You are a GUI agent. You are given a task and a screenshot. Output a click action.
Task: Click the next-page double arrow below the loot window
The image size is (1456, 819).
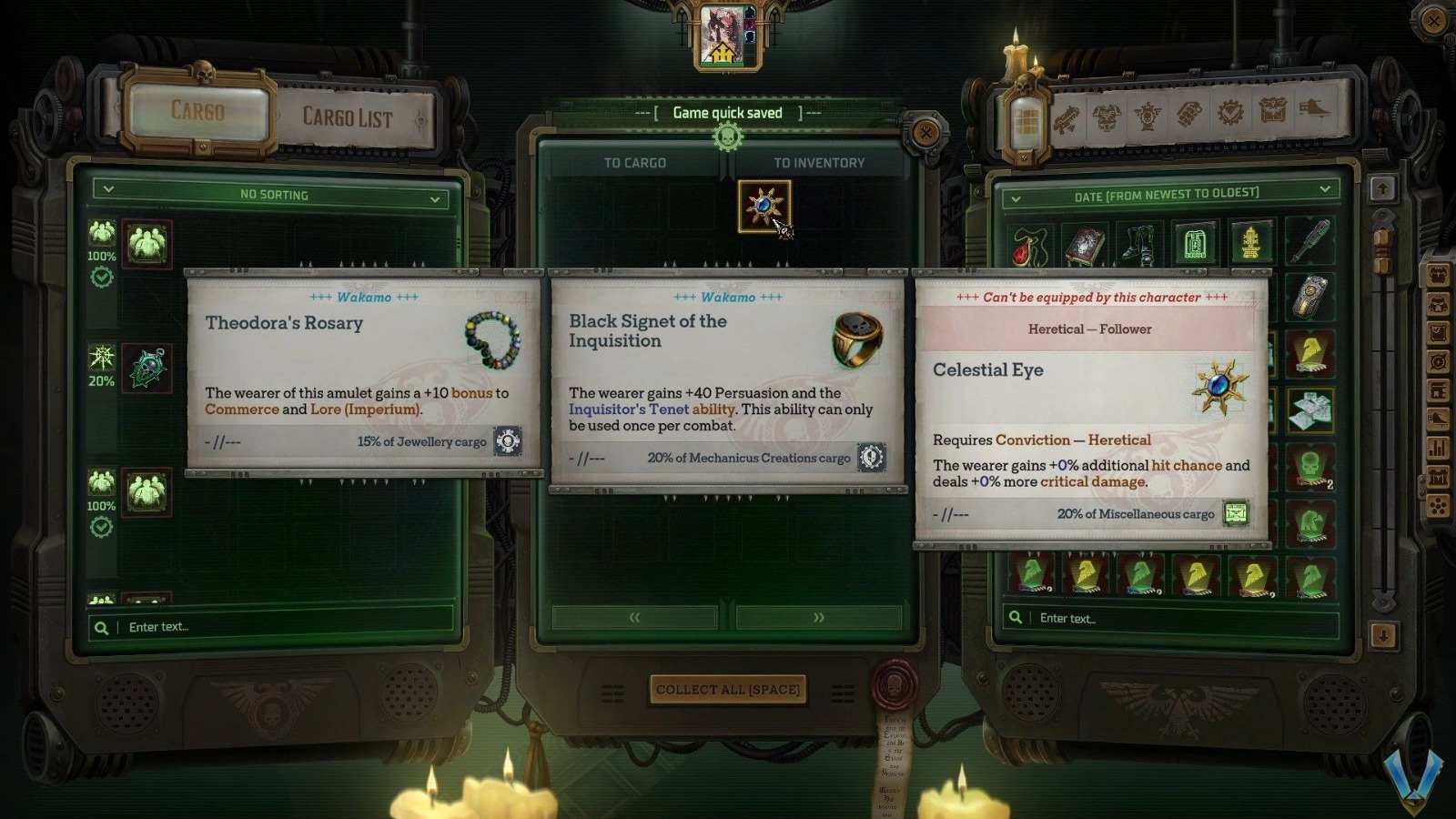point(818,617)
